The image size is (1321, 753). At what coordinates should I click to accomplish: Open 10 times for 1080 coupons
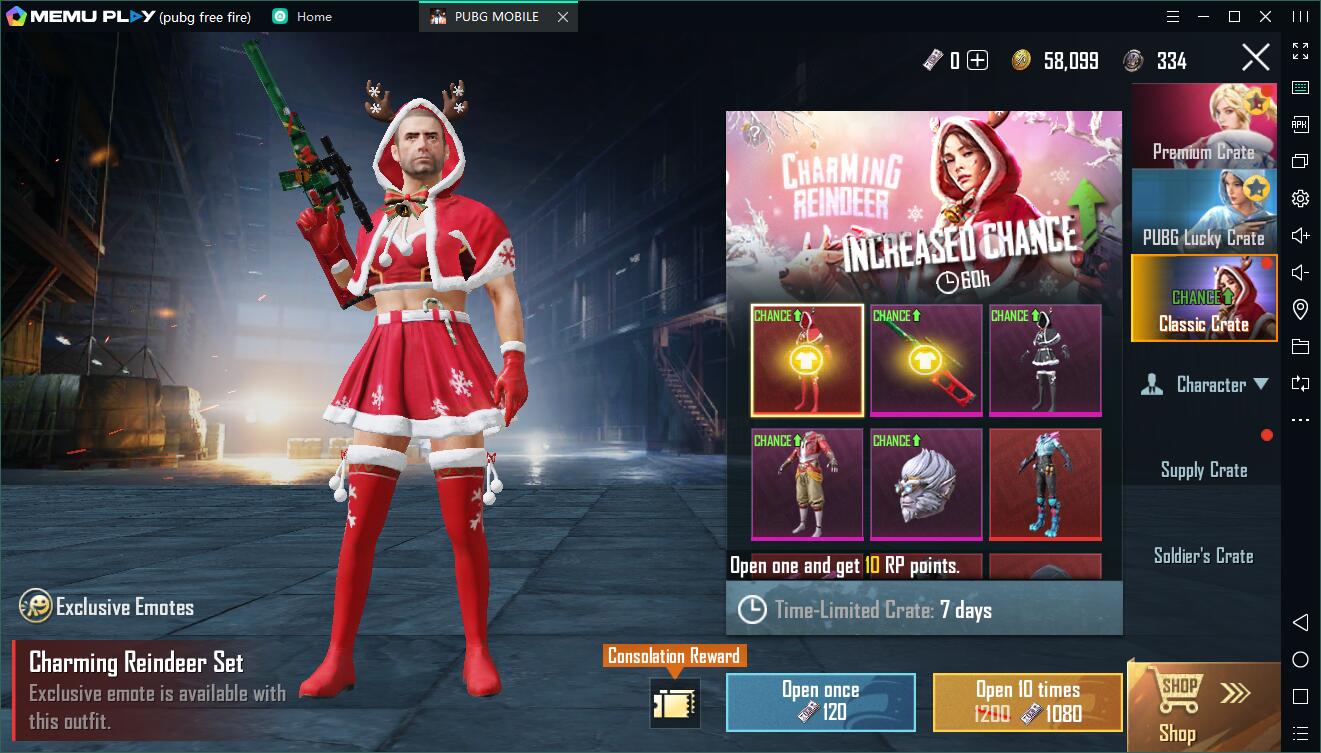[x=1027, y=700]
